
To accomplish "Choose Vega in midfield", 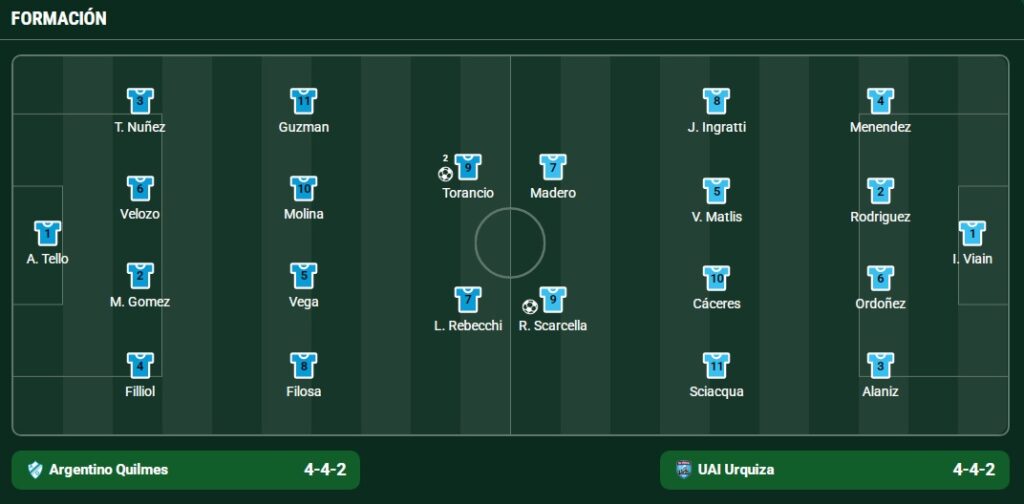I will click(x=304, y=276).
